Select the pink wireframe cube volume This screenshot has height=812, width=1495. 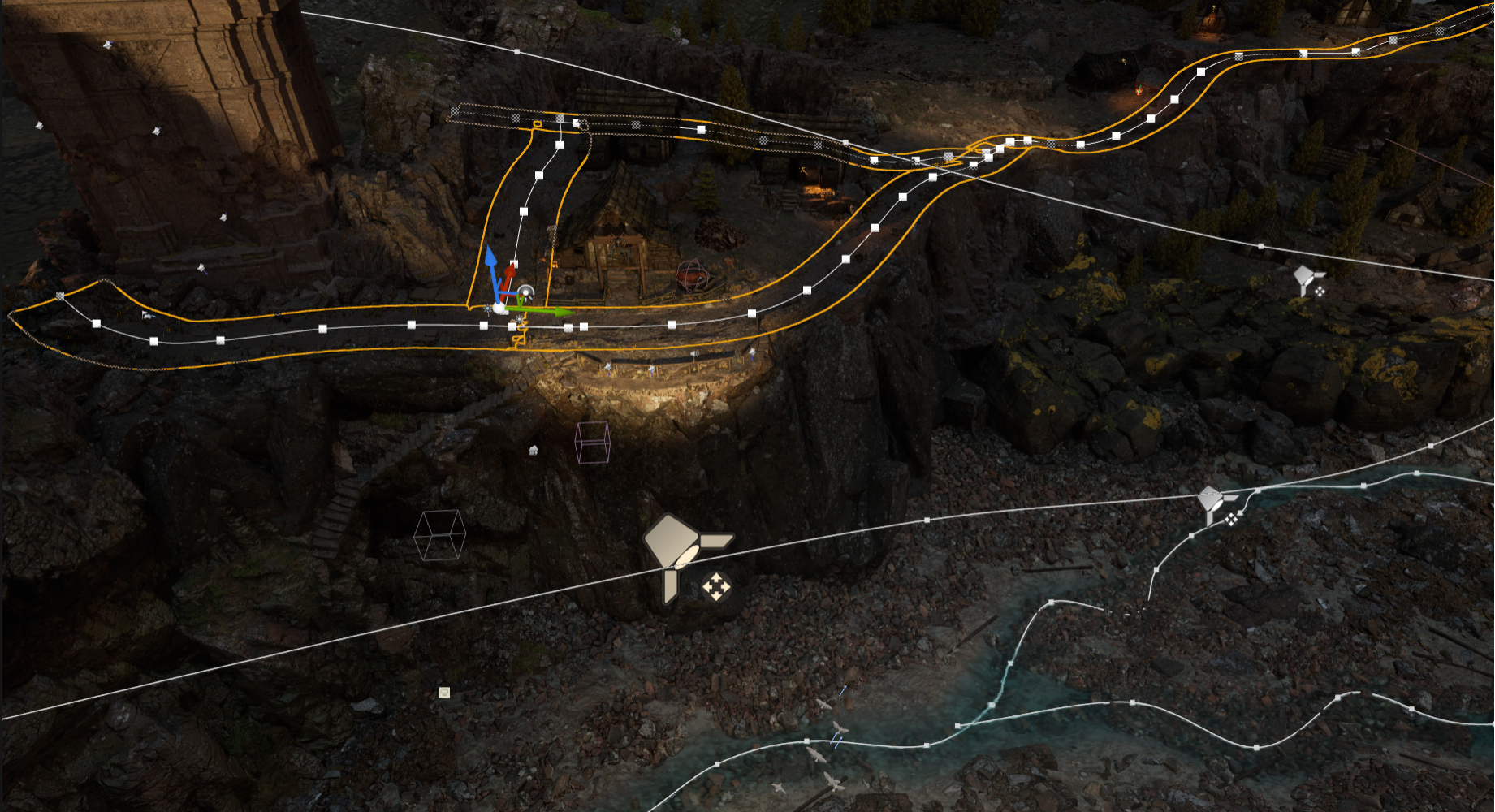tap(592, 443)
